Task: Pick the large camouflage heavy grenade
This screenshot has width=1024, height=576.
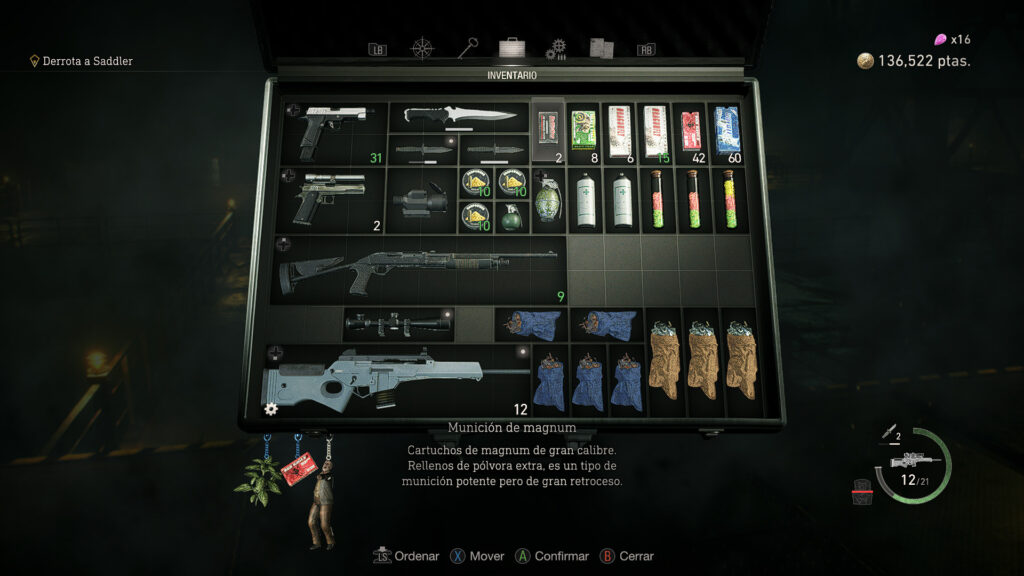Action: point(548,198)
